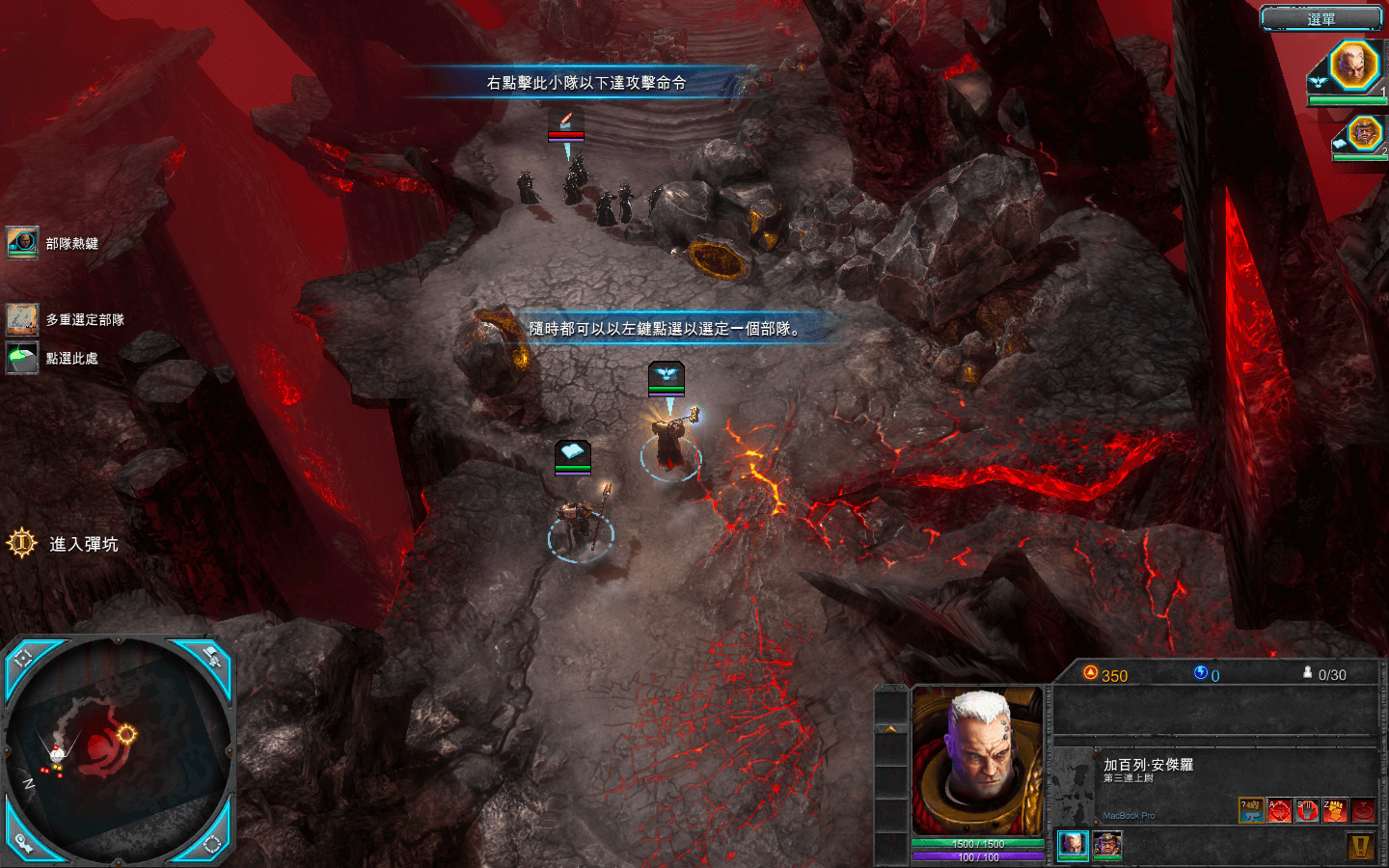Image resolution: width=1389 pixels, height=868 pixels.
Task: Click the minimap's top-right banner button
Action: pos(211,658)
